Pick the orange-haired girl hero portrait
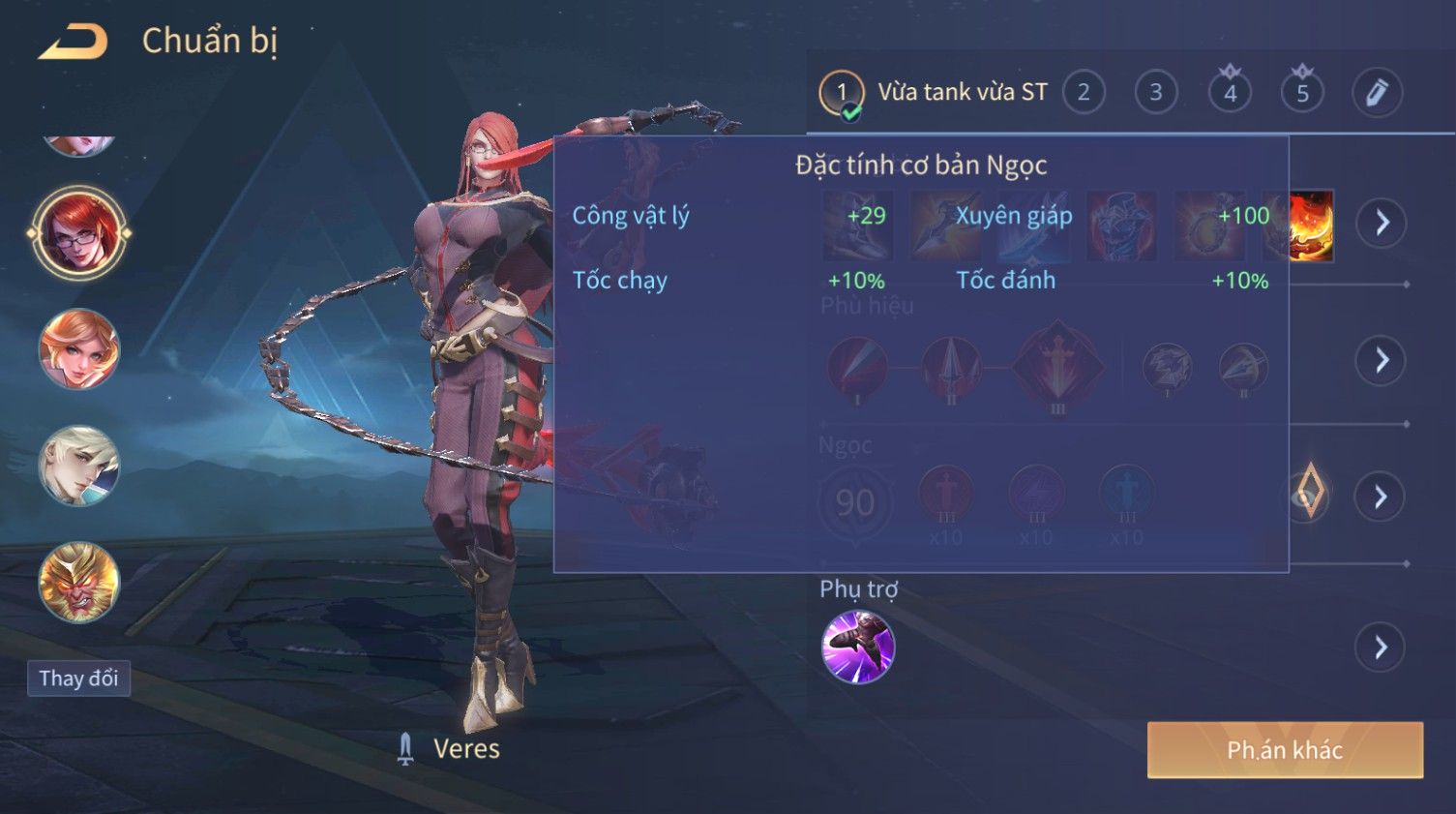 78,349
